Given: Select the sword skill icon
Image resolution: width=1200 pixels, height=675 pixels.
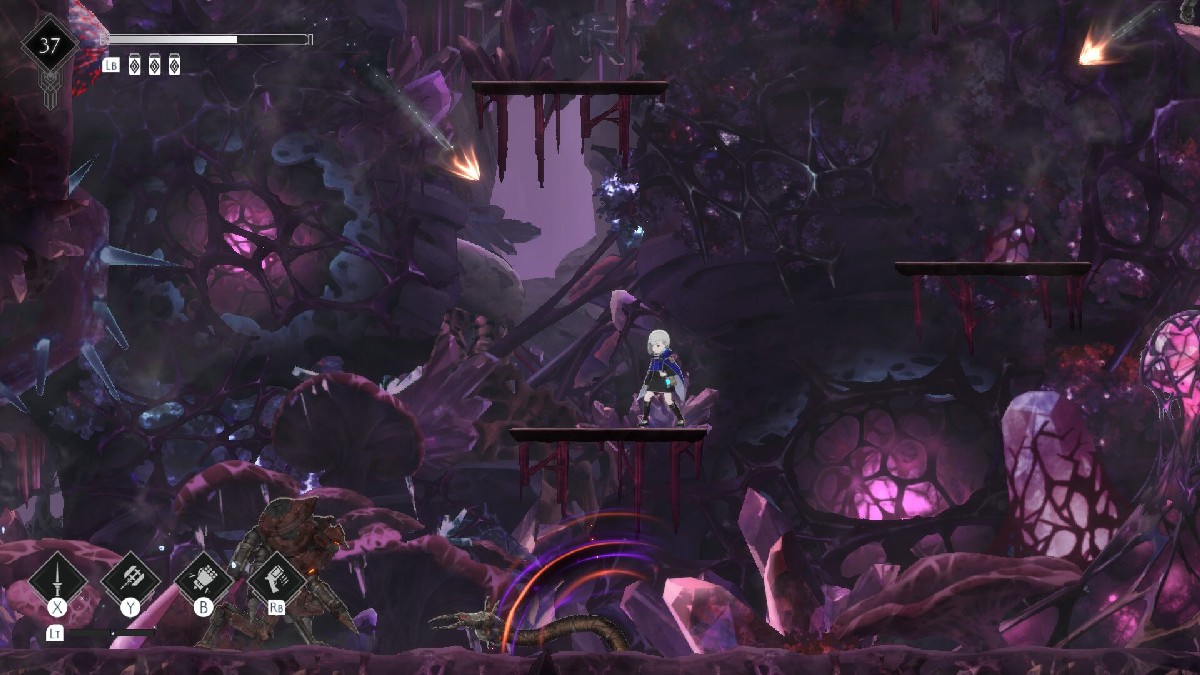Looking at the screenshot, I should point(58,579).
